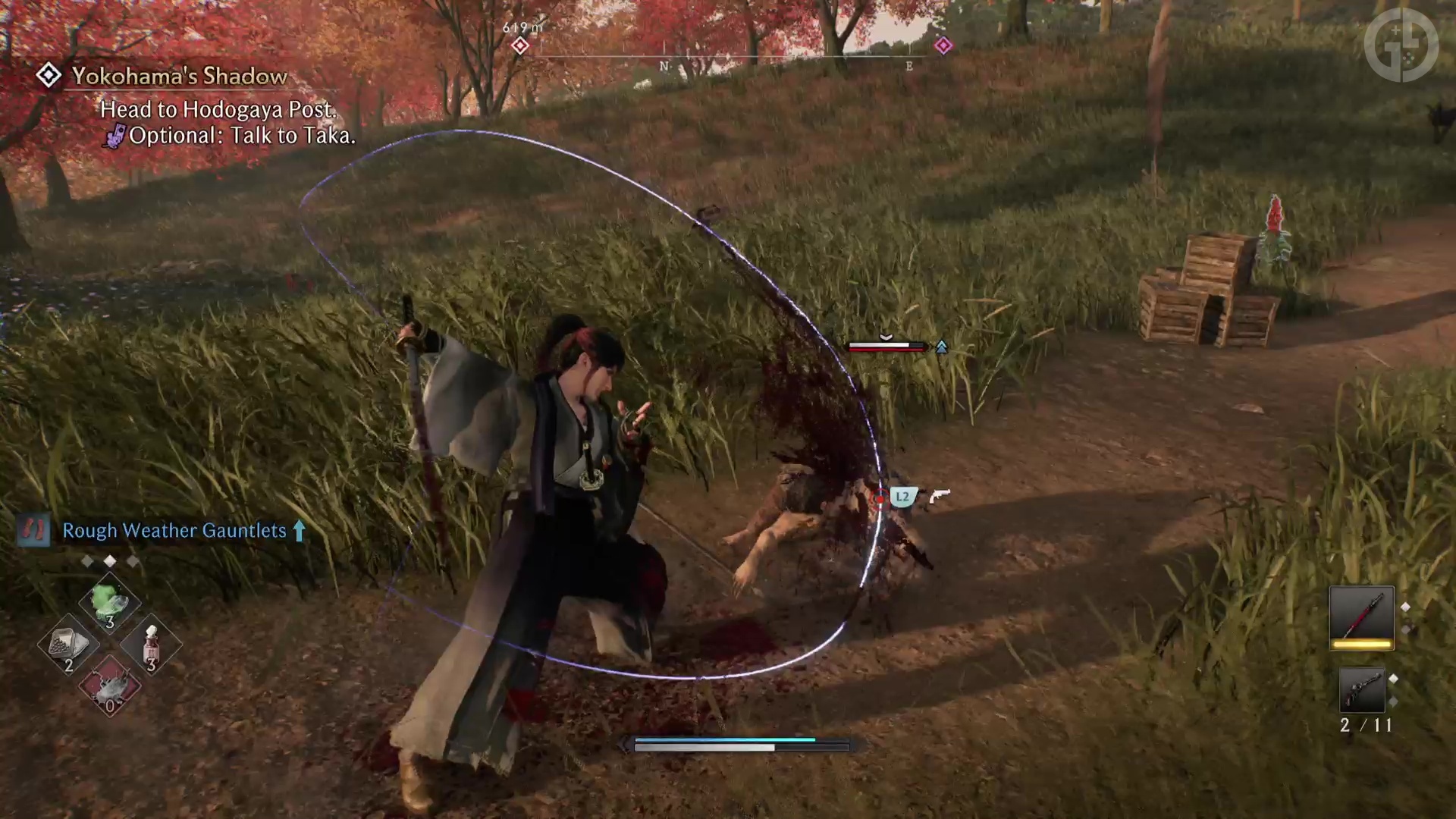Image resolution: width=1456 pixels, height=819 pixels.
Task: Click the L2 pistol aim prompt
Action: tap(902, 497)
